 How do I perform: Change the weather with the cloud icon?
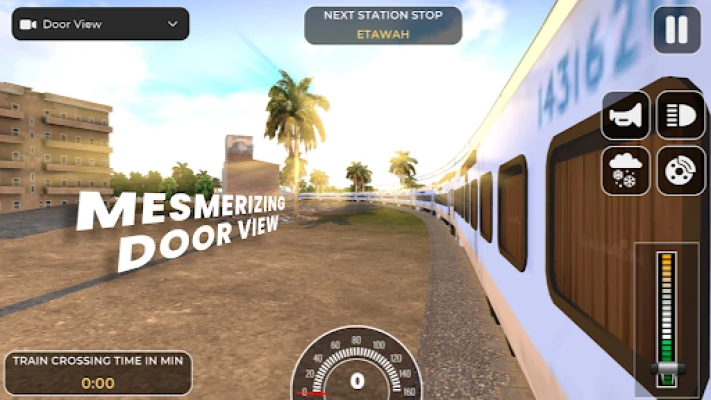[626, 170]
